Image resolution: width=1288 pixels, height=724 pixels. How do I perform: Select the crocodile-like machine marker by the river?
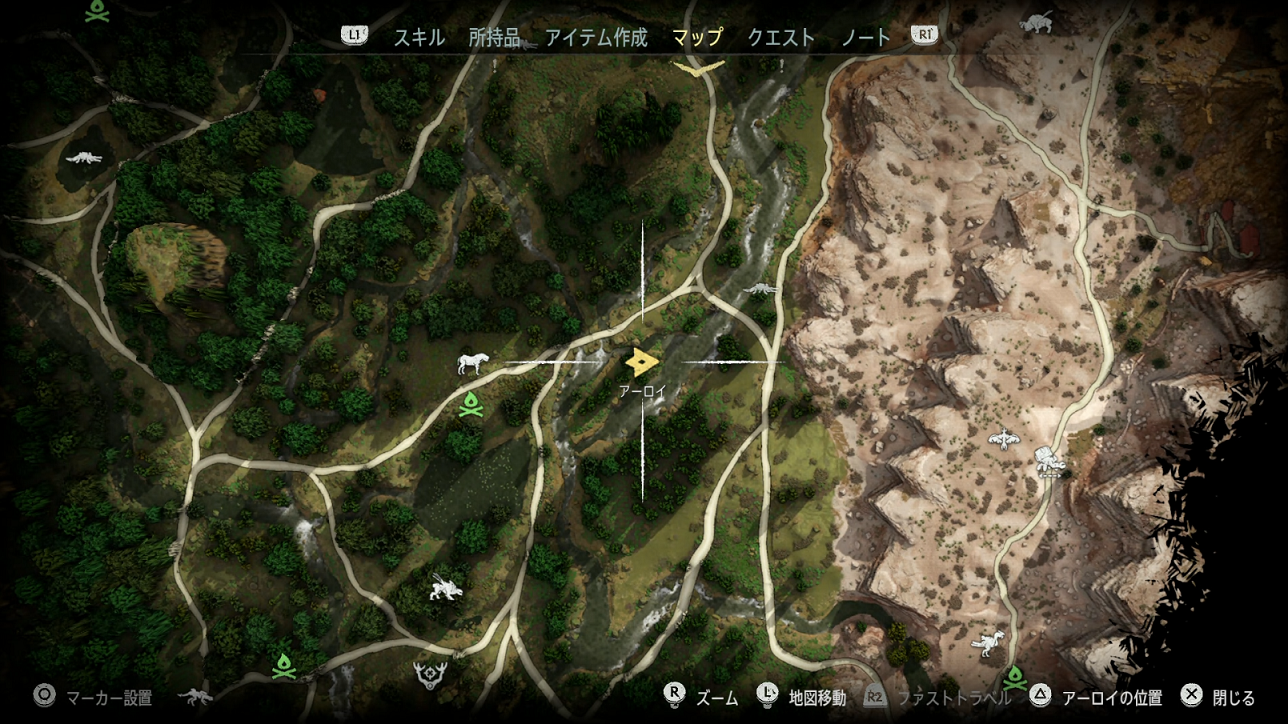coord(760,290)
